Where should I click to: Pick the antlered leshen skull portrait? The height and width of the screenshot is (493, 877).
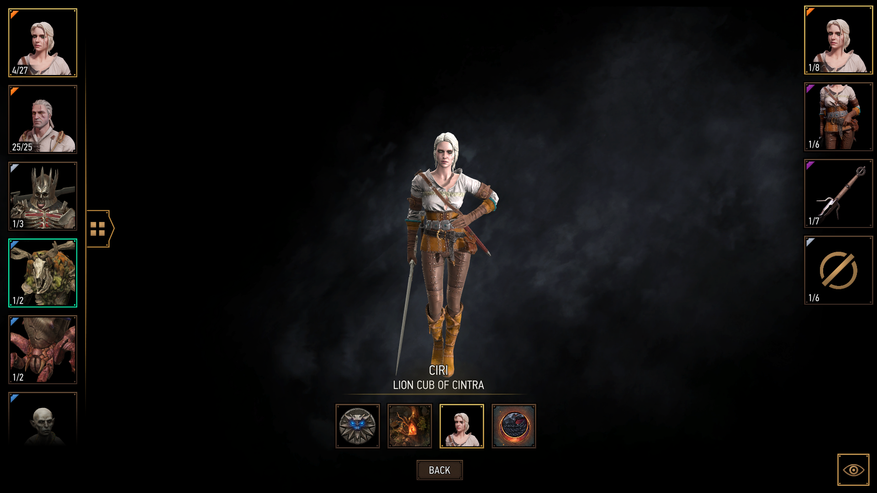(43, 273)
